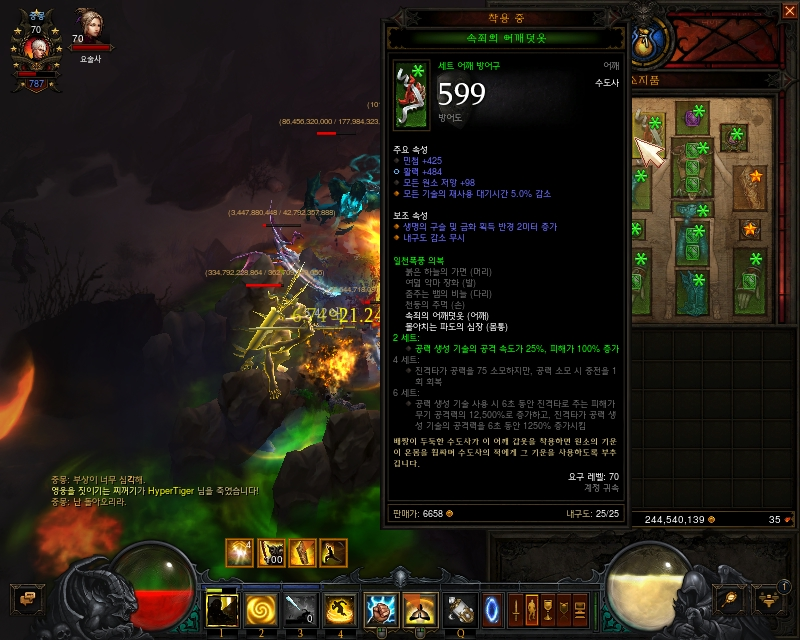This screenshot has width=800, height=640.
Task: Activate the skill in hotbar slot 3
Action: click(299, 608)
